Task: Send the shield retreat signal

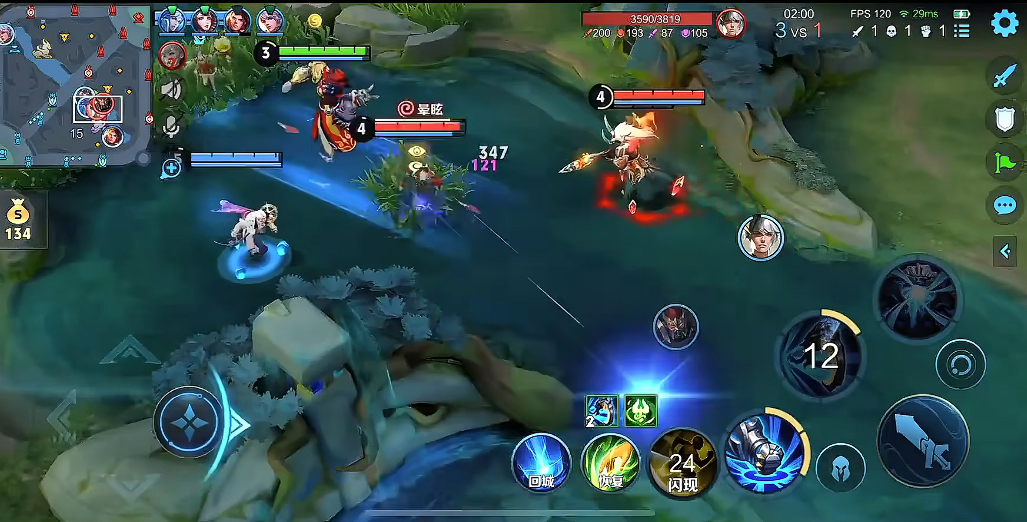Action: (x=1004, y=119)
